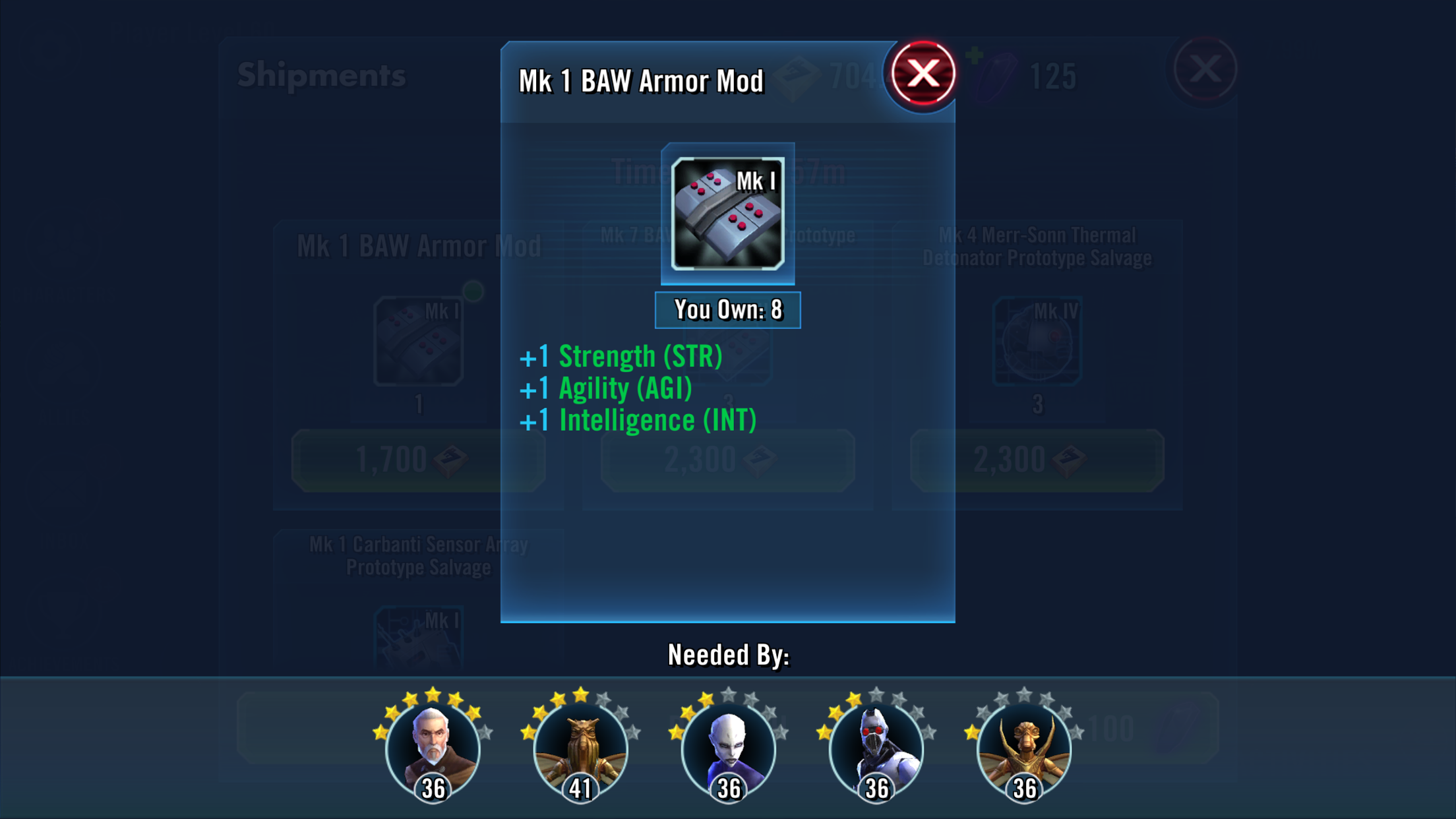Close the Mk 1 BAW Armor Mod popup
This screenshot has height=819, width=1456.
tap(923, 73)
